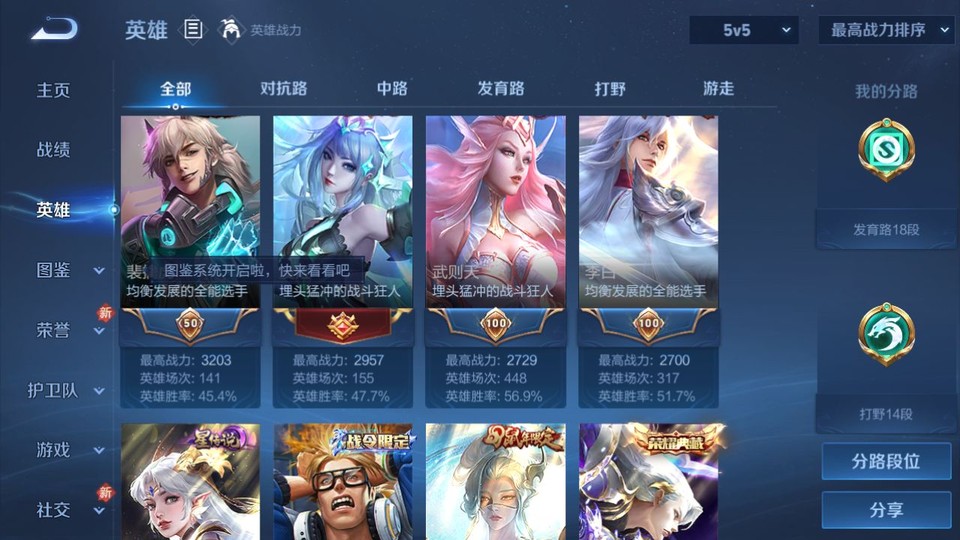Tap the 分享 share button
The height and width of the screenshot is (540, 960).
(886, 510)
